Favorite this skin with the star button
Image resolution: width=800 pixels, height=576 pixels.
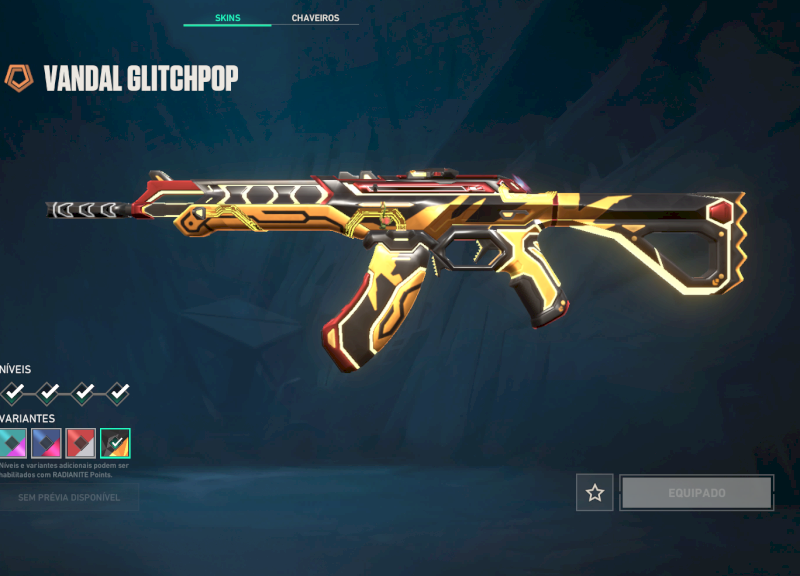[x=595, y=492]
